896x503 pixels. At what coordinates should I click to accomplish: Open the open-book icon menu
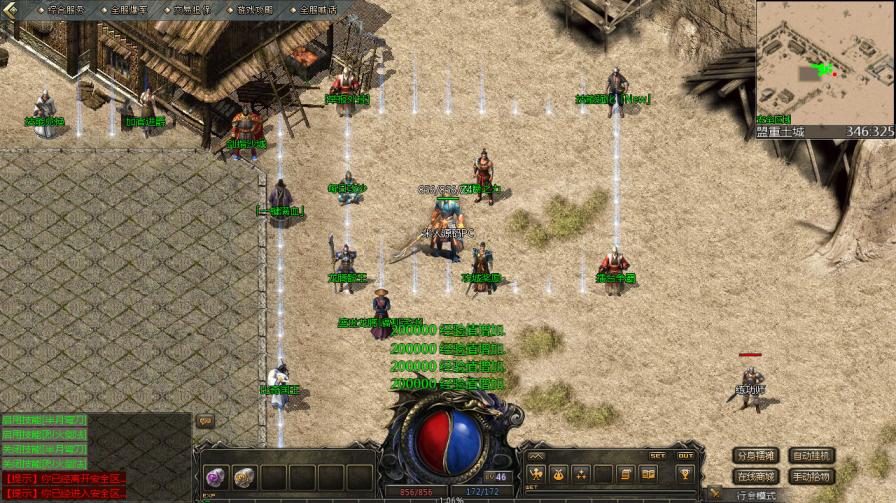(x=649, y=474)
